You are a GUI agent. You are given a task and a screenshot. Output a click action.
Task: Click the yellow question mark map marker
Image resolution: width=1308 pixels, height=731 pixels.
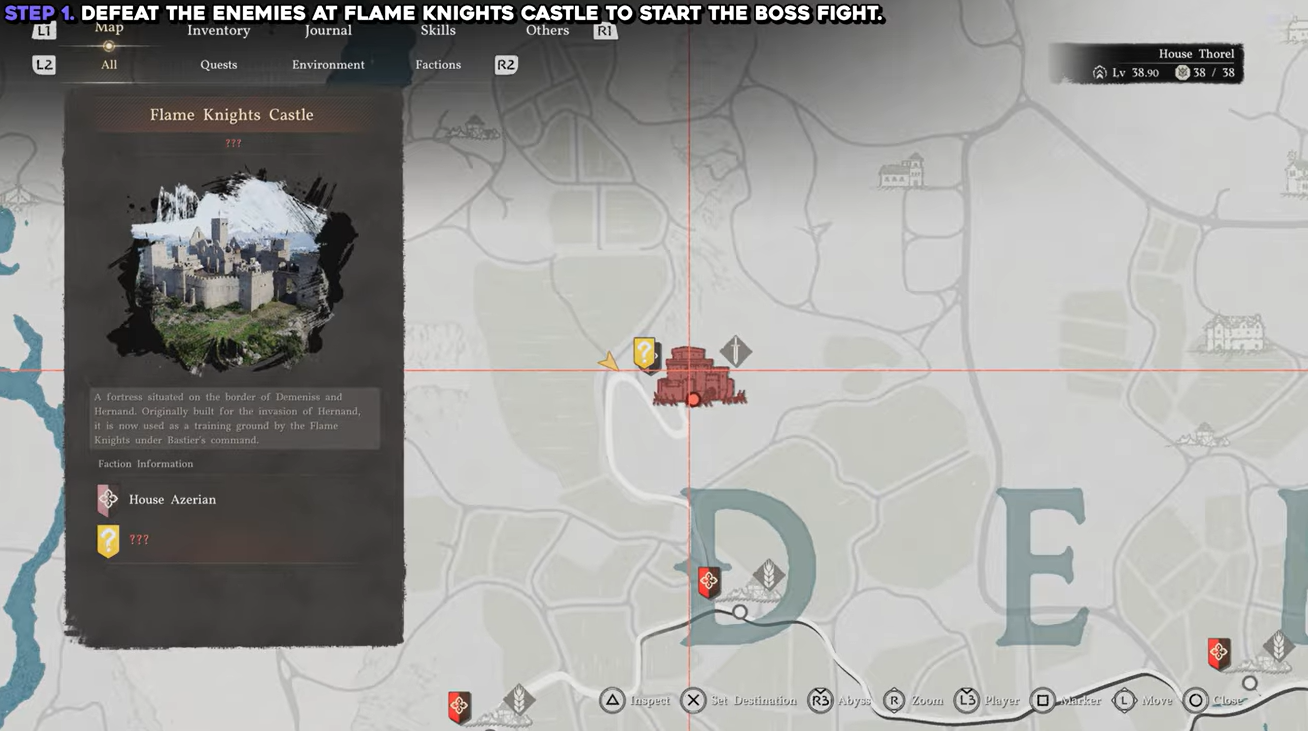645,353
